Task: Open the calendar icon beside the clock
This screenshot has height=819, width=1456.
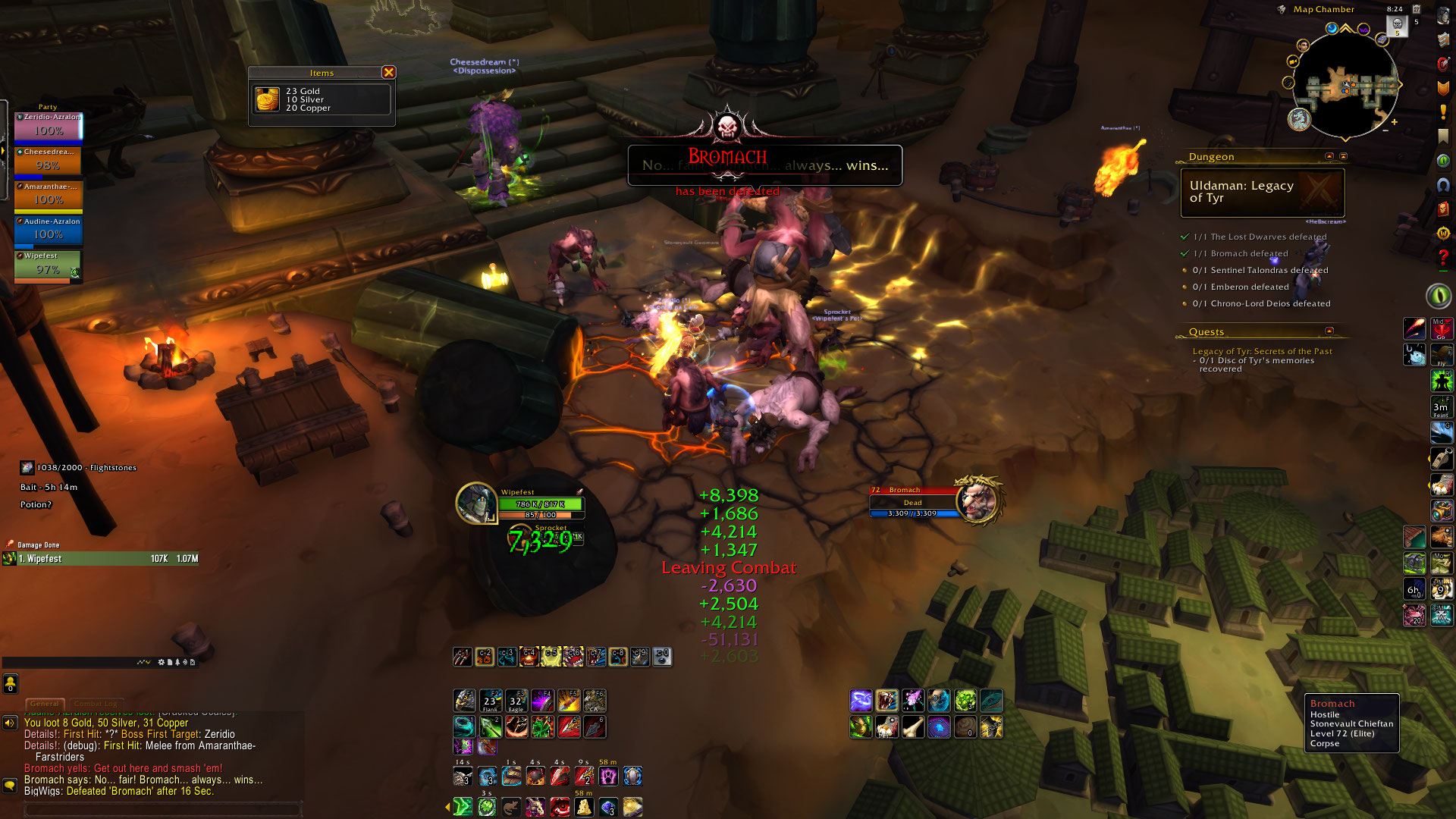Action: [1416, 9]
